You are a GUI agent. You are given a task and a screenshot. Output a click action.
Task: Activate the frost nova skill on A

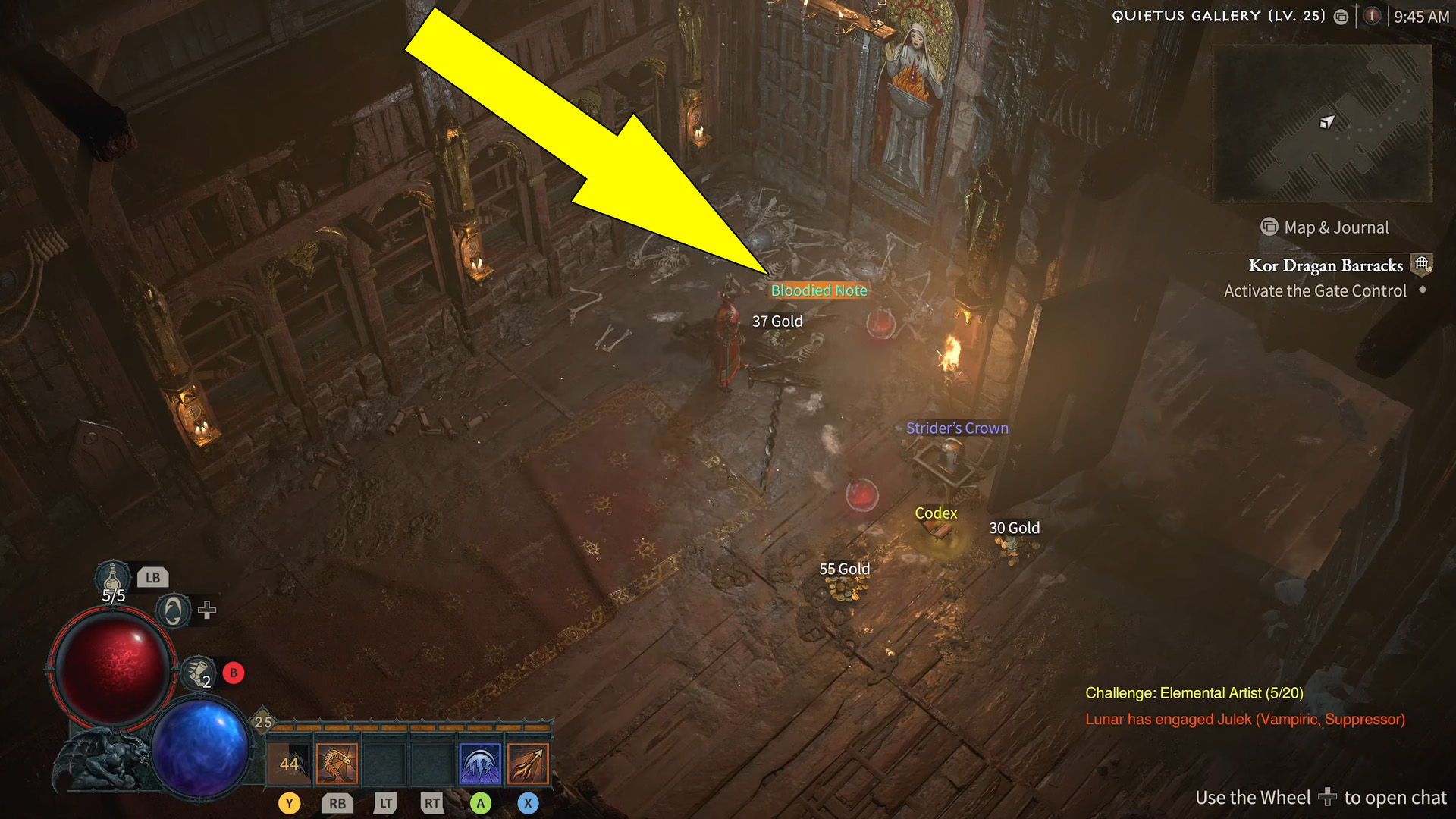tap(480, 762)
